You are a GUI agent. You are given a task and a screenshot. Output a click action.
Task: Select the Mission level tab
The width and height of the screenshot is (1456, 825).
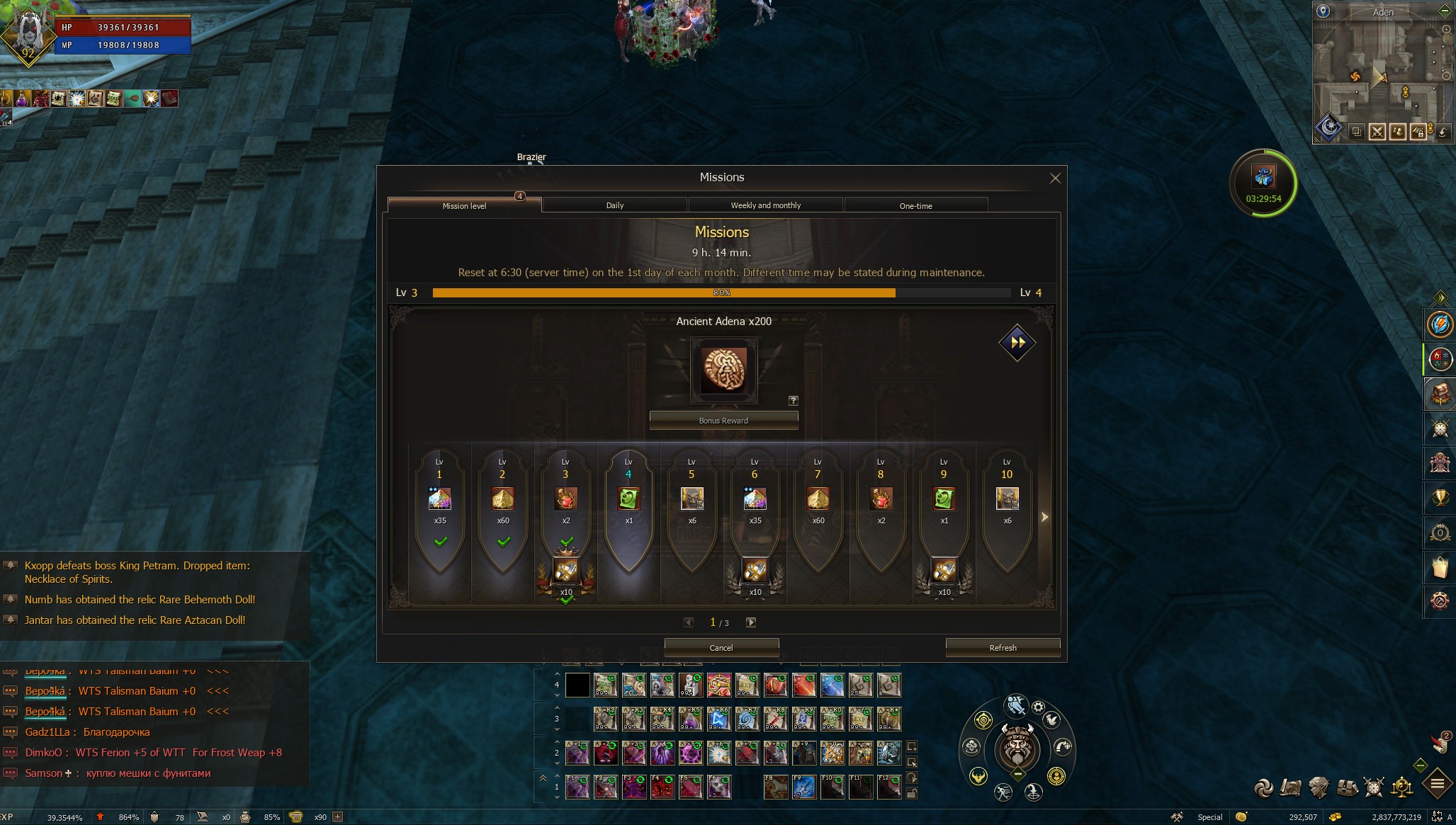coord(464,206)
